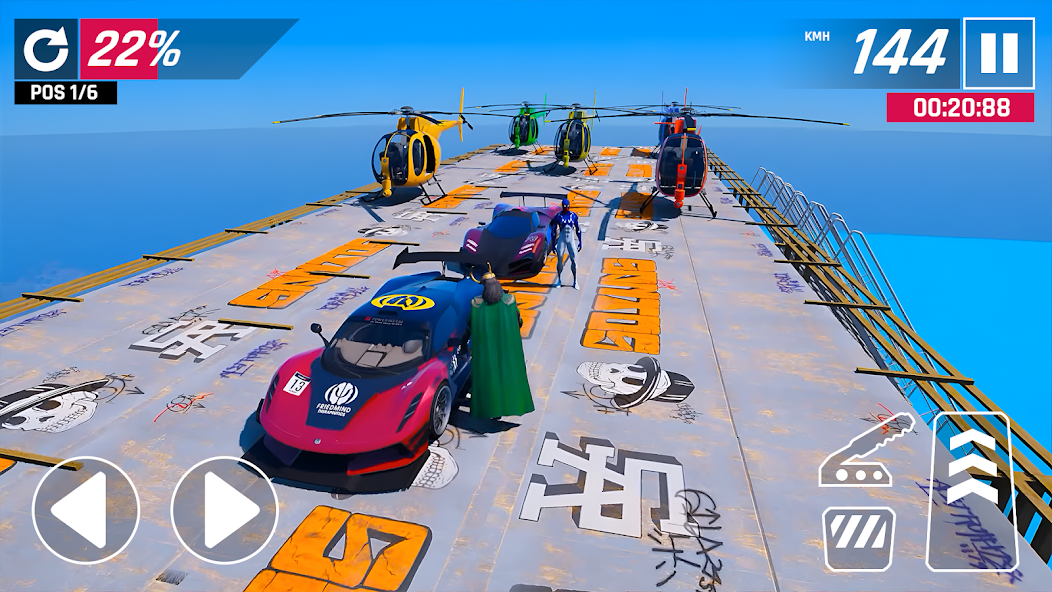Hit the accelerator pedal with chevrons
Image resolution: width=1052 pixels, height=592 pixels.
click(971, 490)
